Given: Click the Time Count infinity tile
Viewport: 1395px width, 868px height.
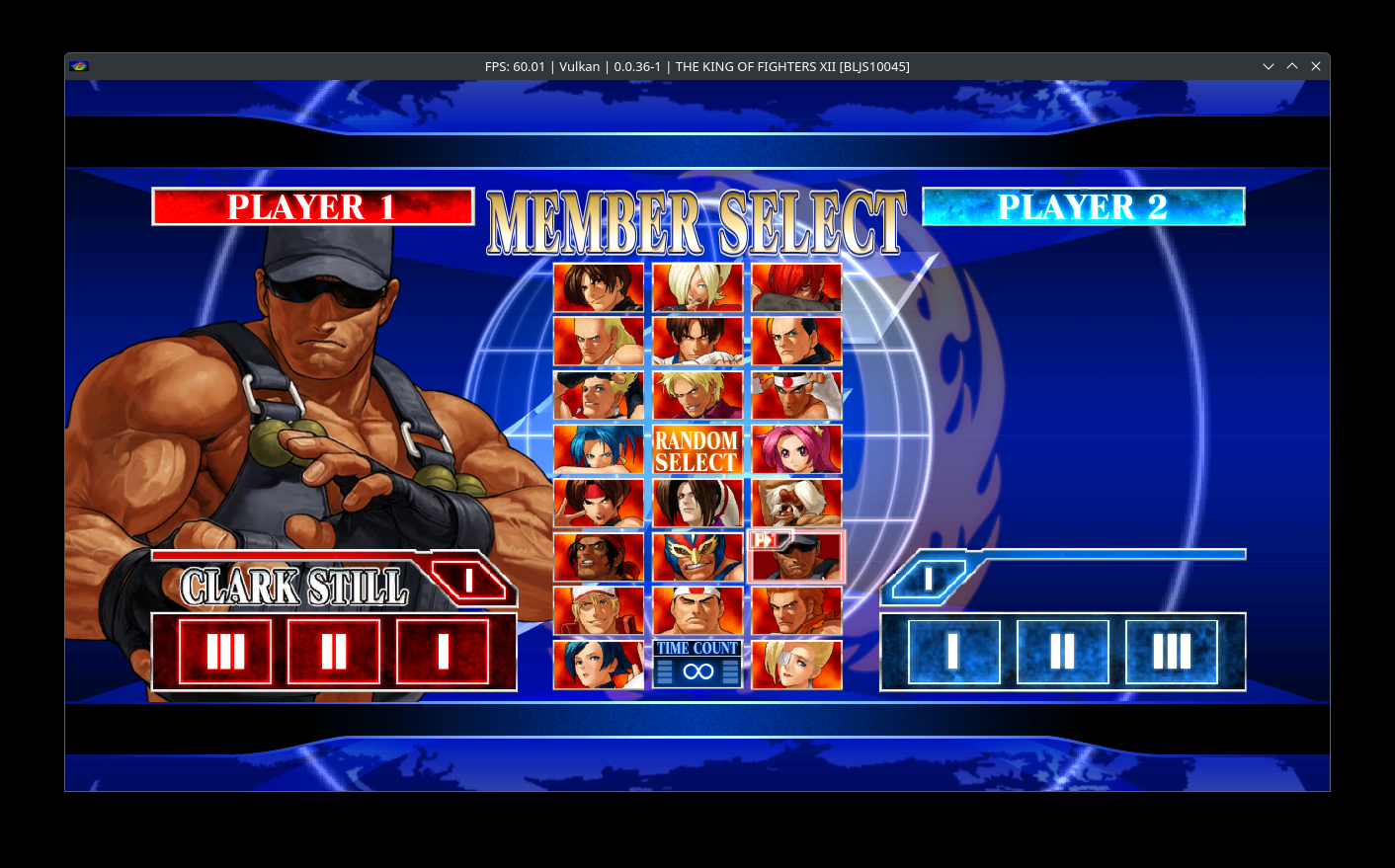Looking at the screenshot, I should 697,665.
